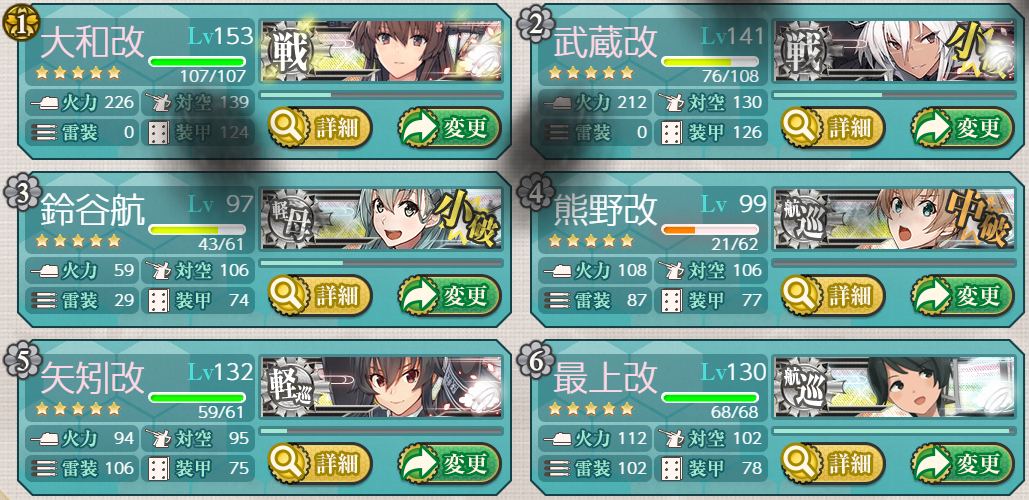
Task: Show 矢矧改 details (詳細)
Action: [320, 463]
